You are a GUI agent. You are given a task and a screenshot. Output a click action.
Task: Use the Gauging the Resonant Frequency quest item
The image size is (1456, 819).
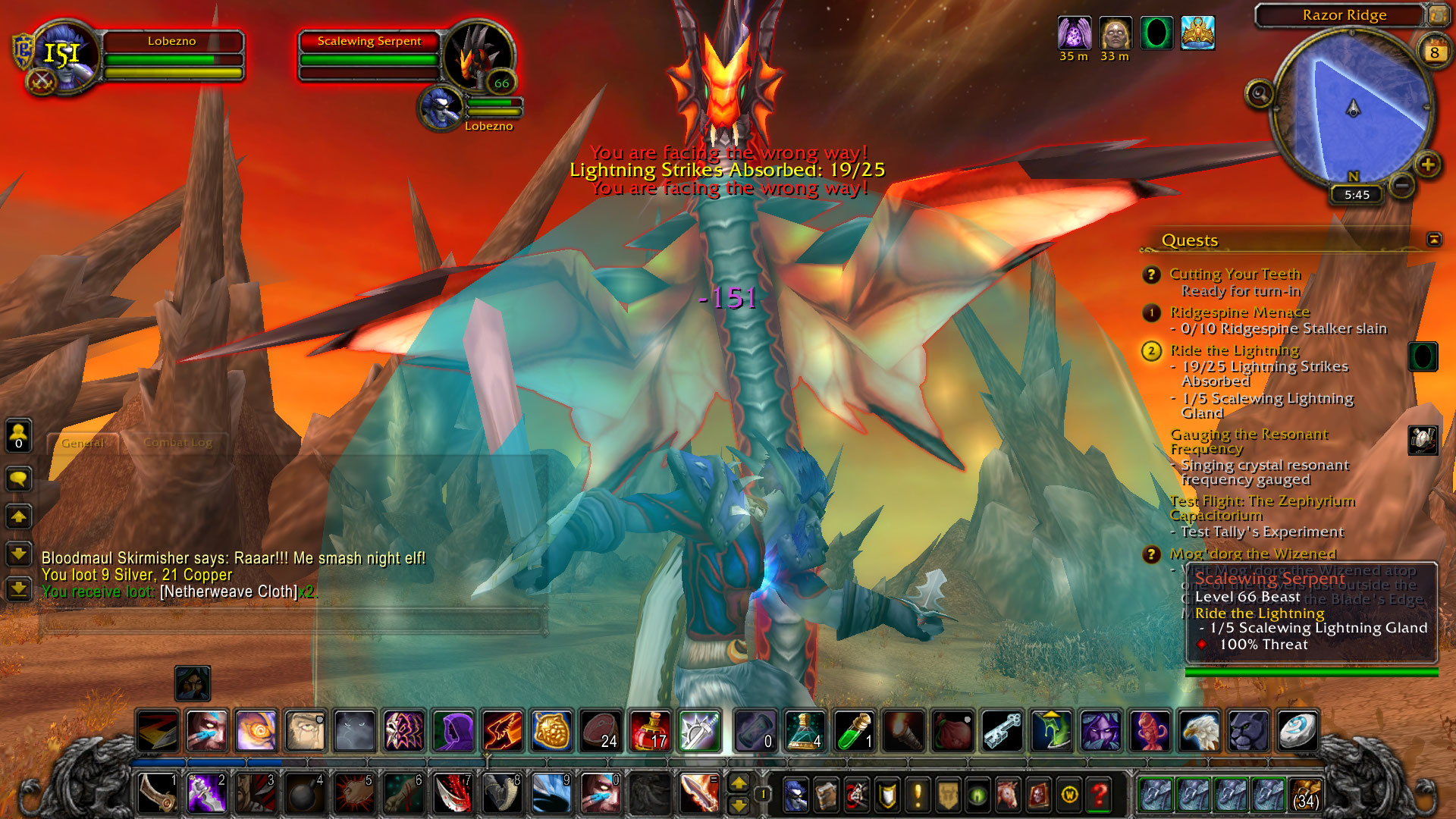1423,440
